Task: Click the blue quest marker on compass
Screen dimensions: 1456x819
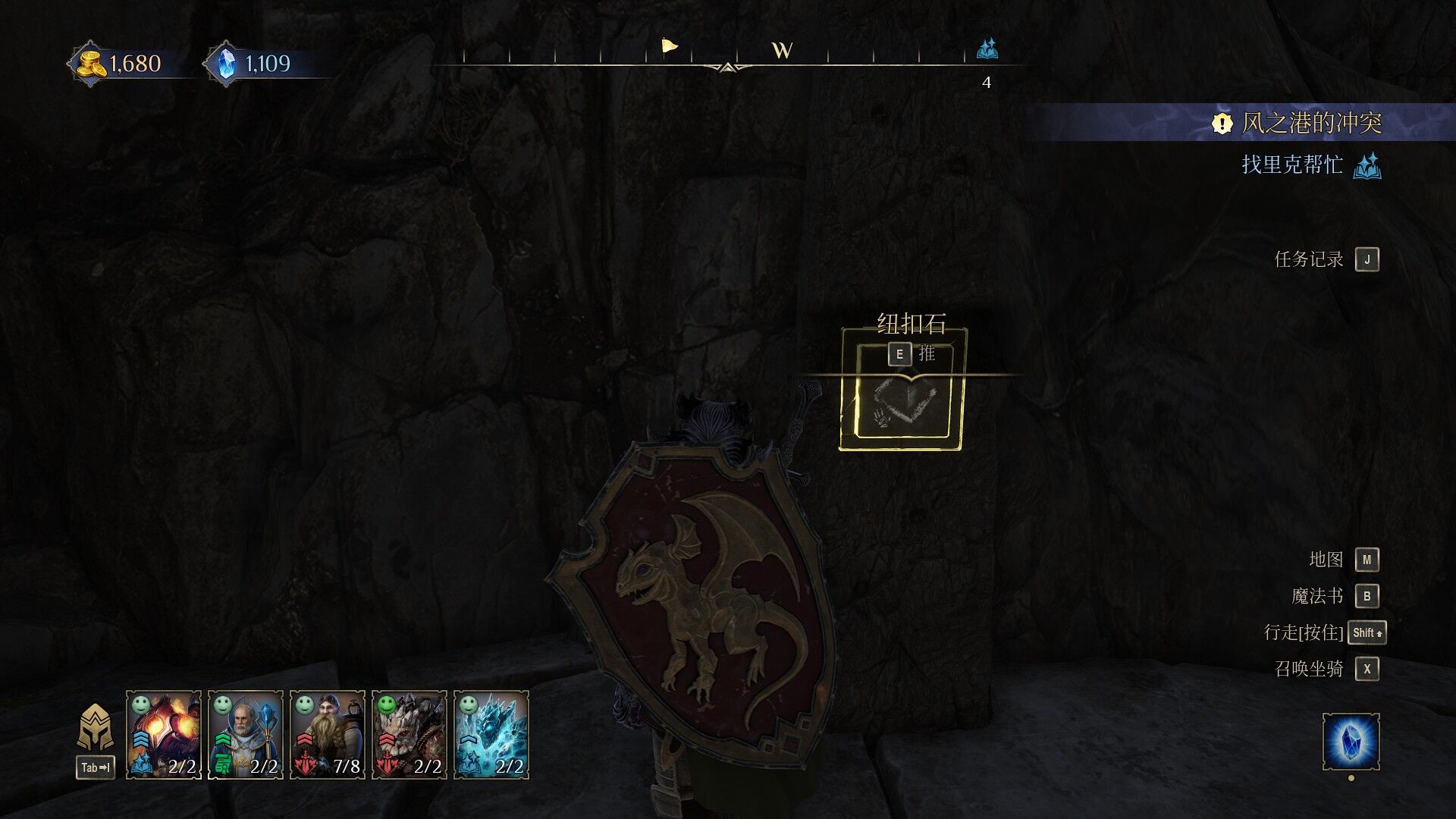Action: coord(987,50)
